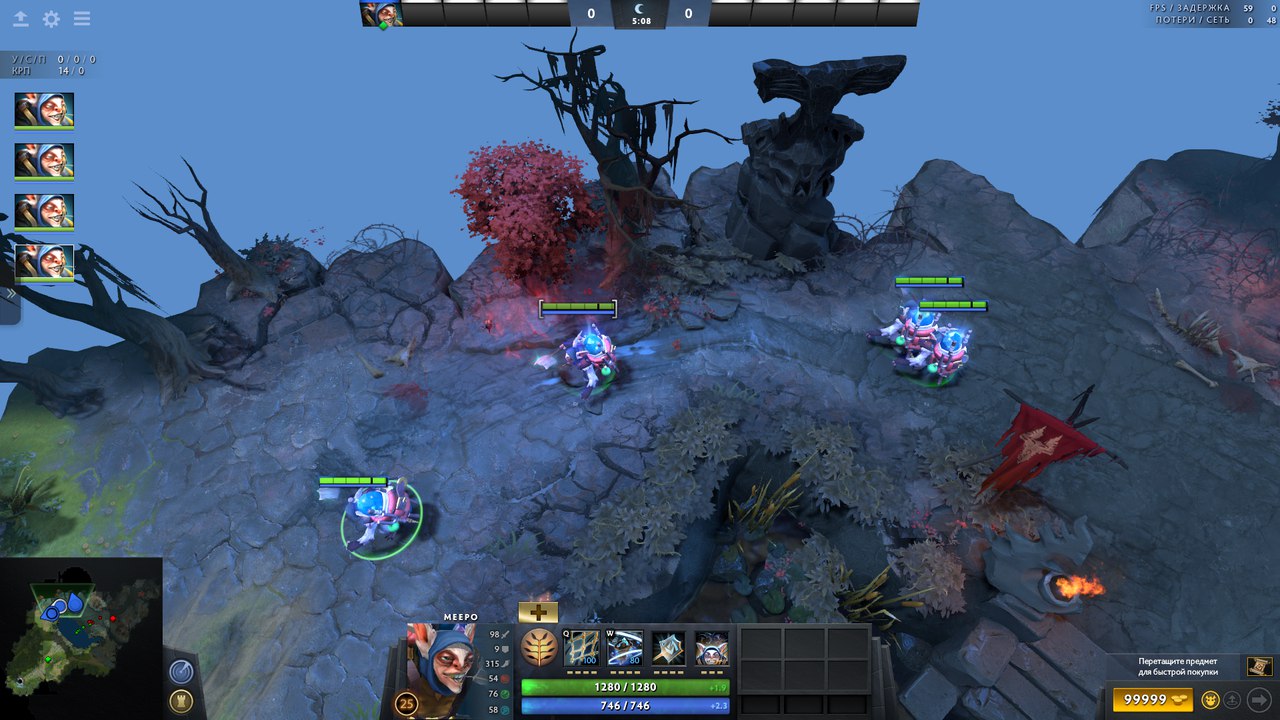Click the golden plus level-up button
This screenshot has width=1280, height=720.
[x=538, y=612]
